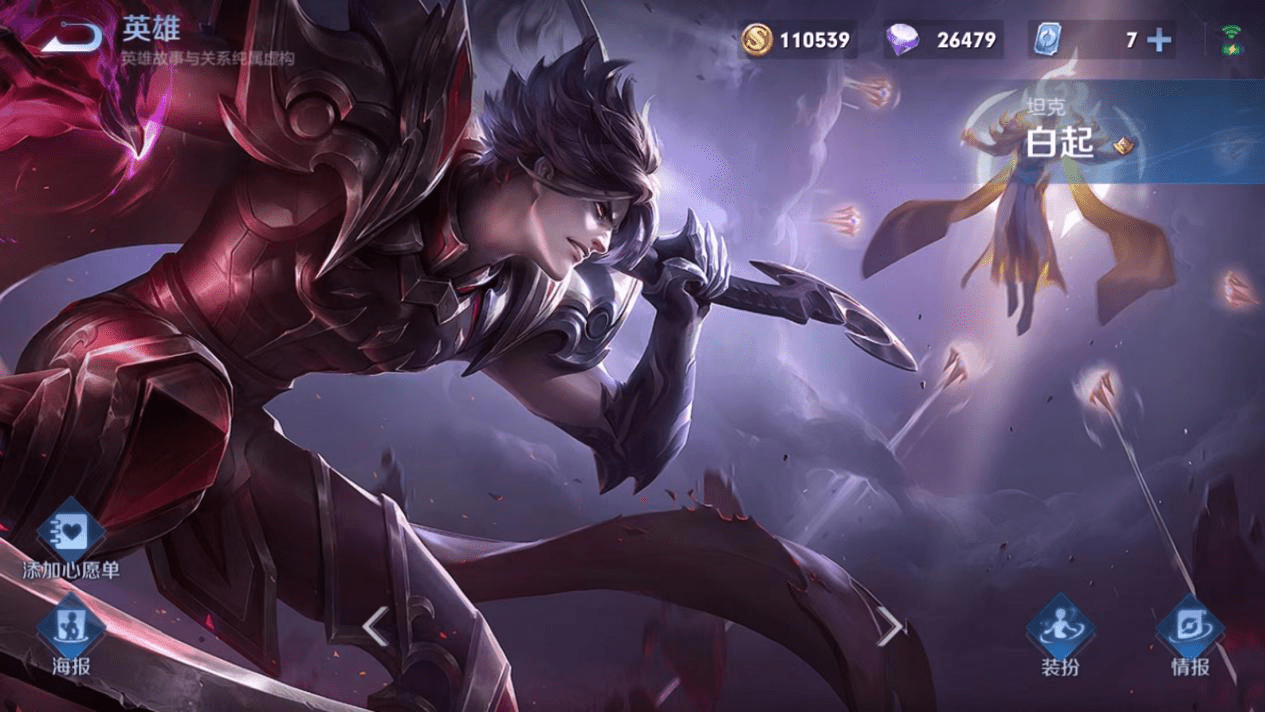Show the previous hero with the left arrow
The width and height of the screenshot is (1265, 712).
click(x=375, y=627)
